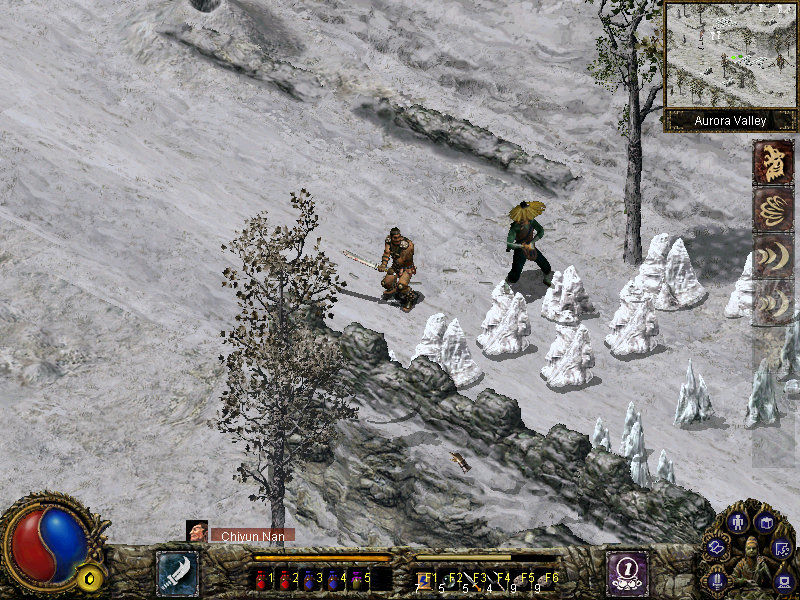Select the F1 hotkey slot
This screenshot has height=600, width=800.
(x=424, y=578)
